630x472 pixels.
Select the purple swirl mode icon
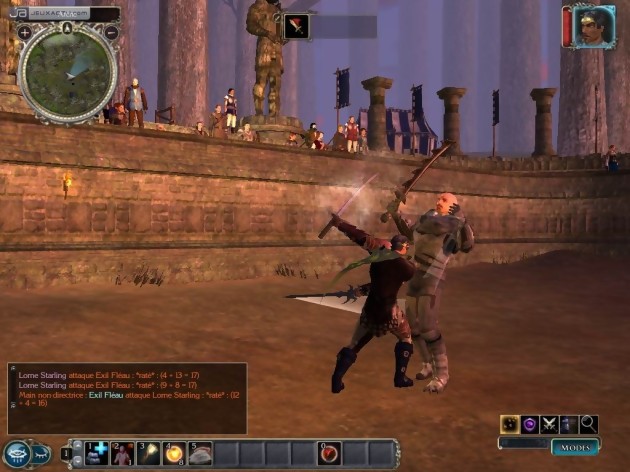click(x=530, y=424)
